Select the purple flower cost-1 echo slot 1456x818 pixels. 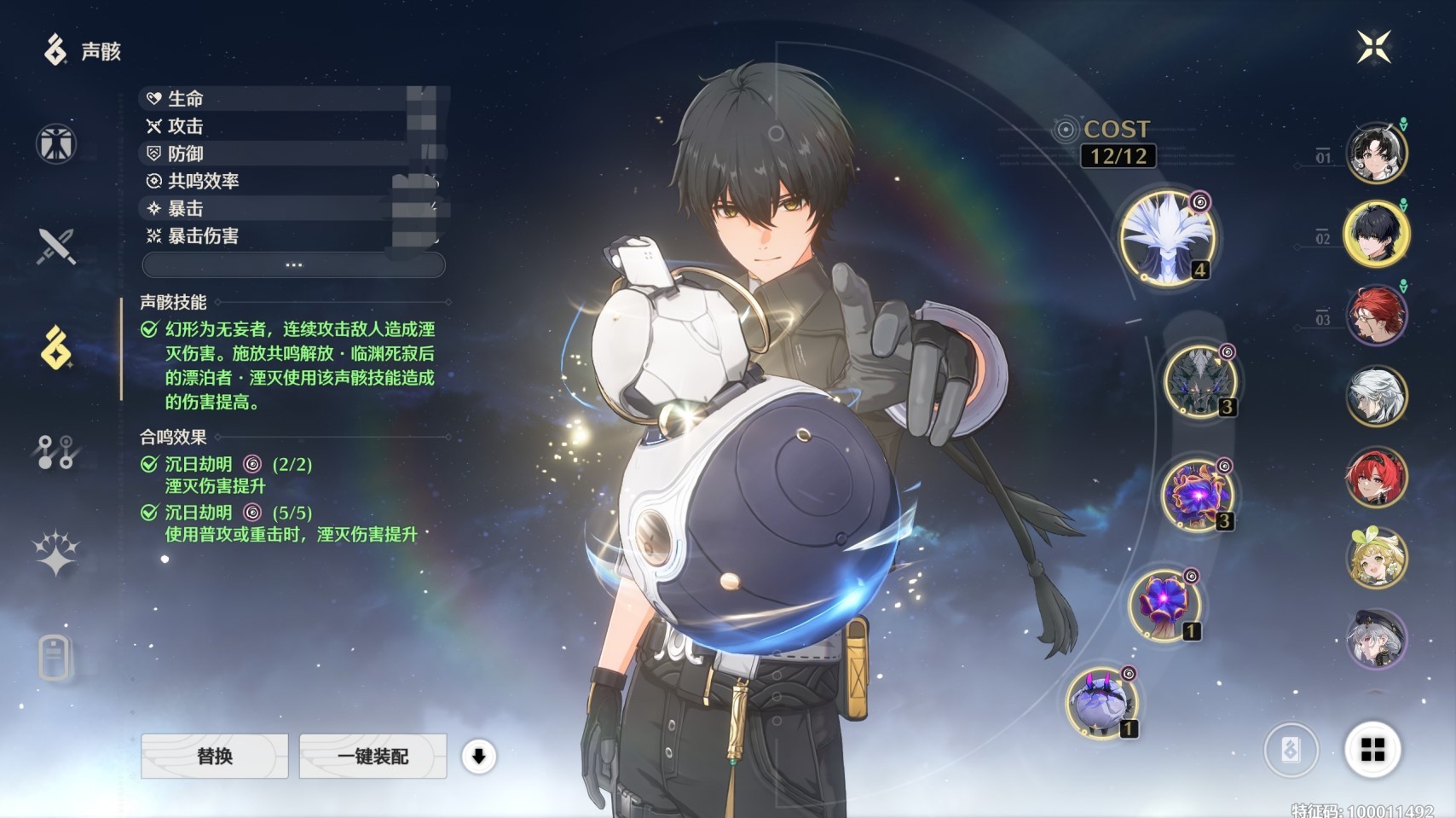pyautogui.click(x=1165, y=606)
